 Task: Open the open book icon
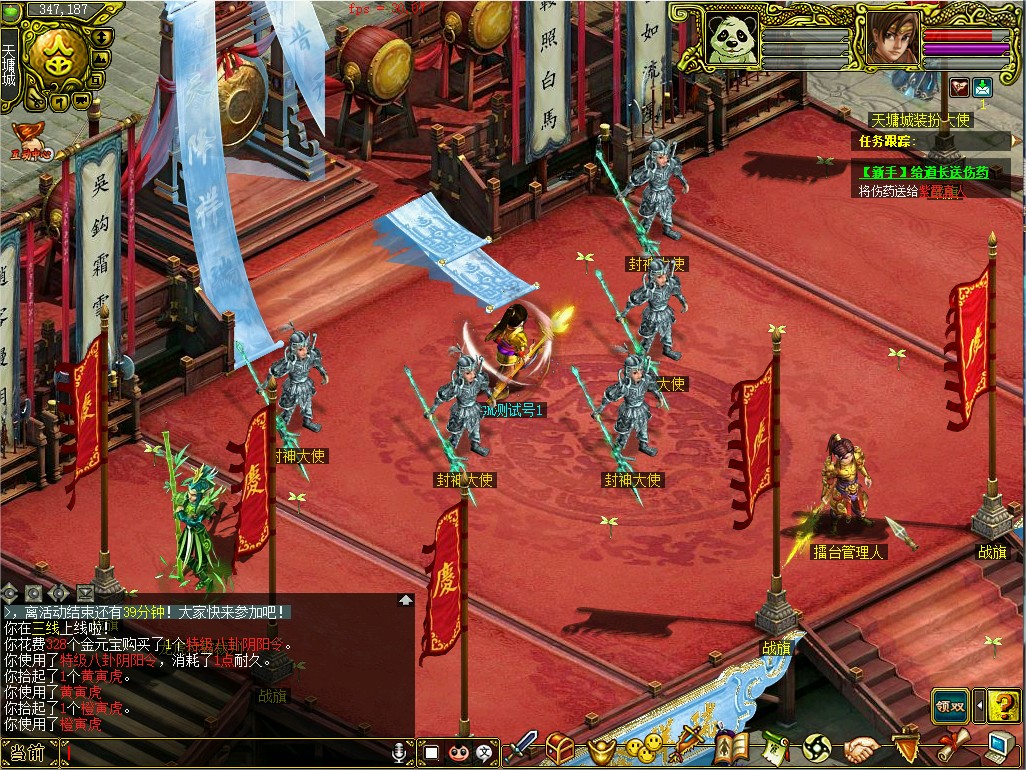(732, 747)
